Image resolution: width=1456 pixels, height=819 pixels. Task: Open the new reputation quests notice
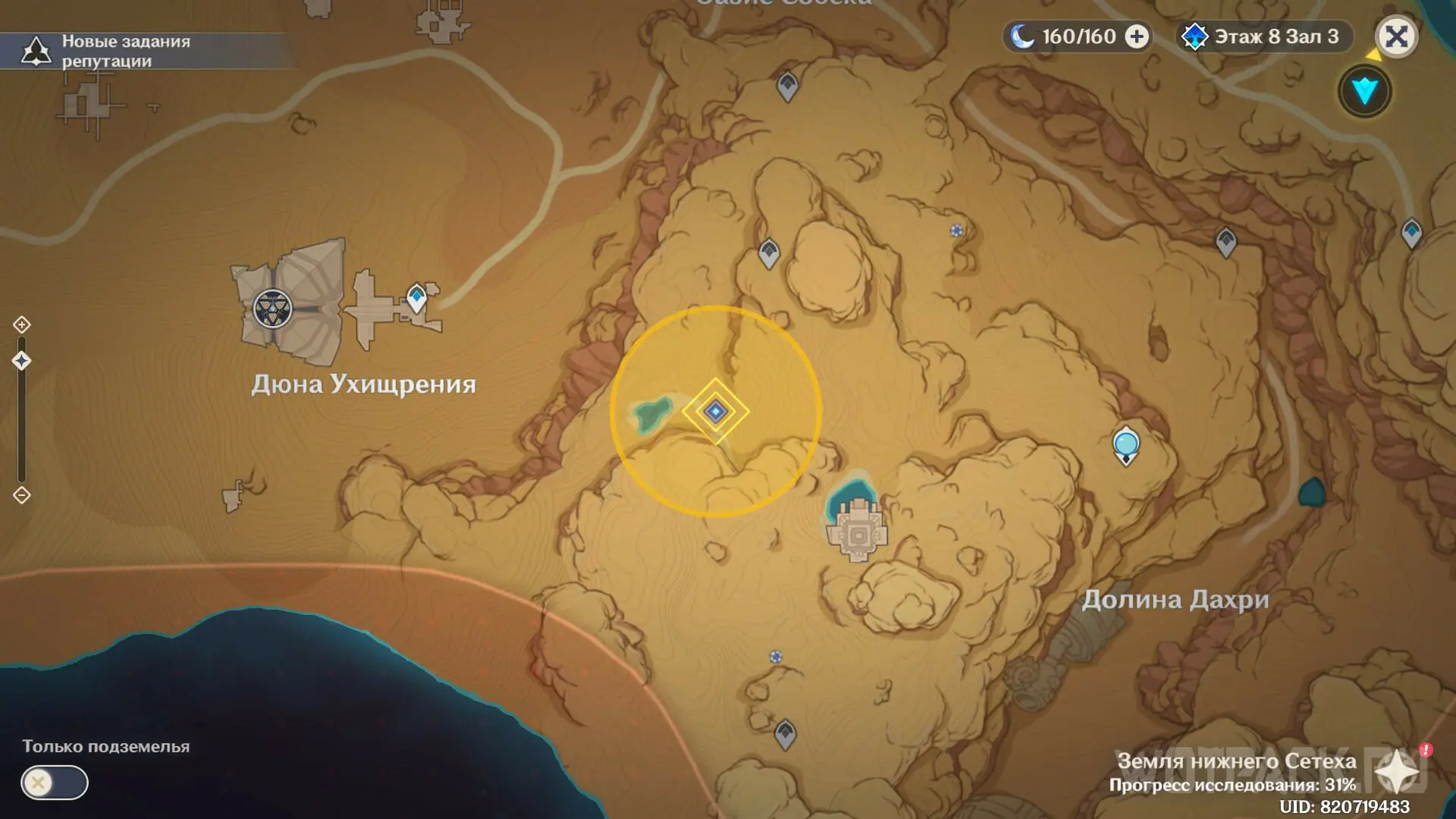tap(106, 51)
